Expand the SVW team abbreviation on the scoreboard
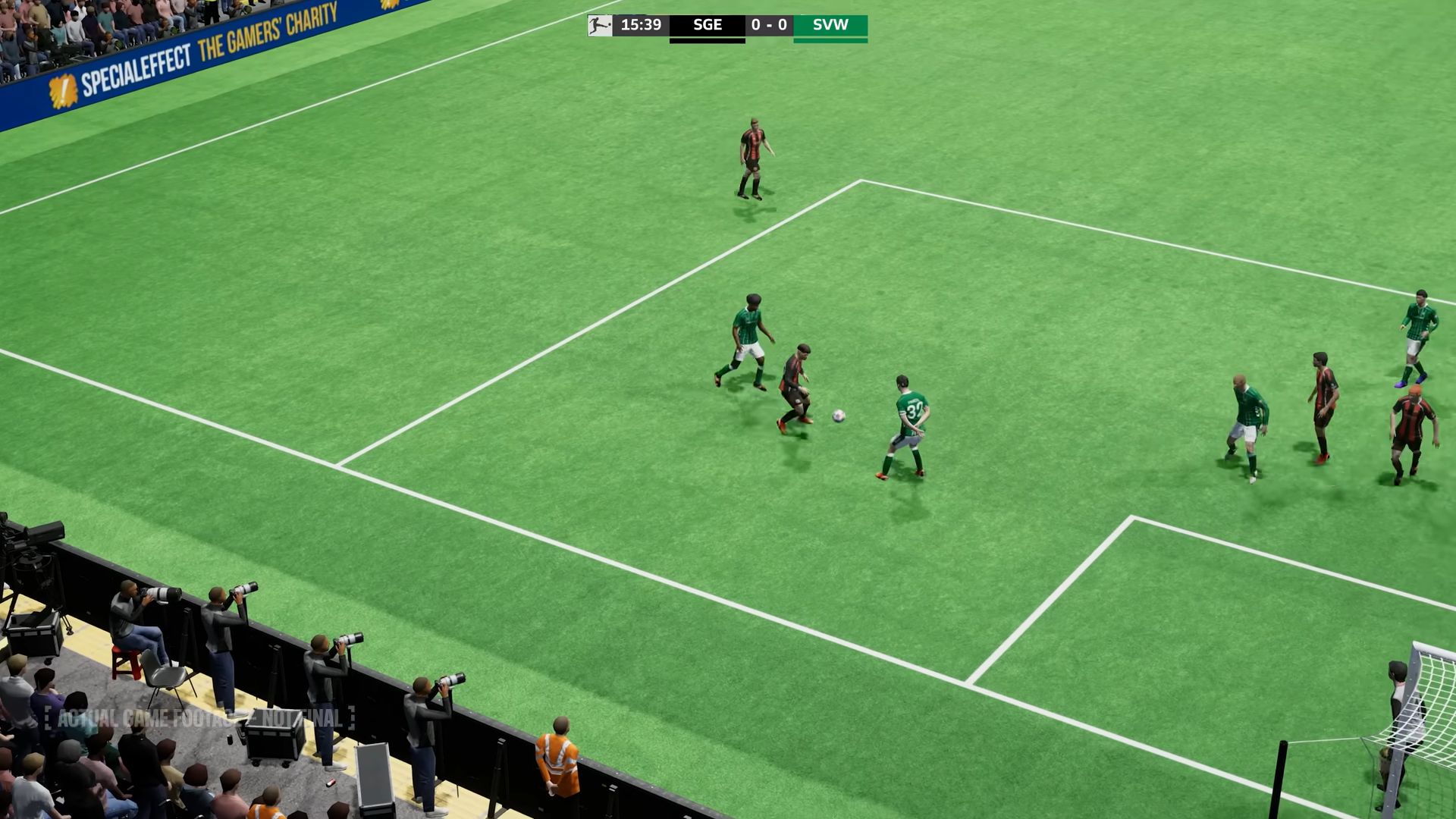Screen dimensions: 1456x819 (830, 24)
